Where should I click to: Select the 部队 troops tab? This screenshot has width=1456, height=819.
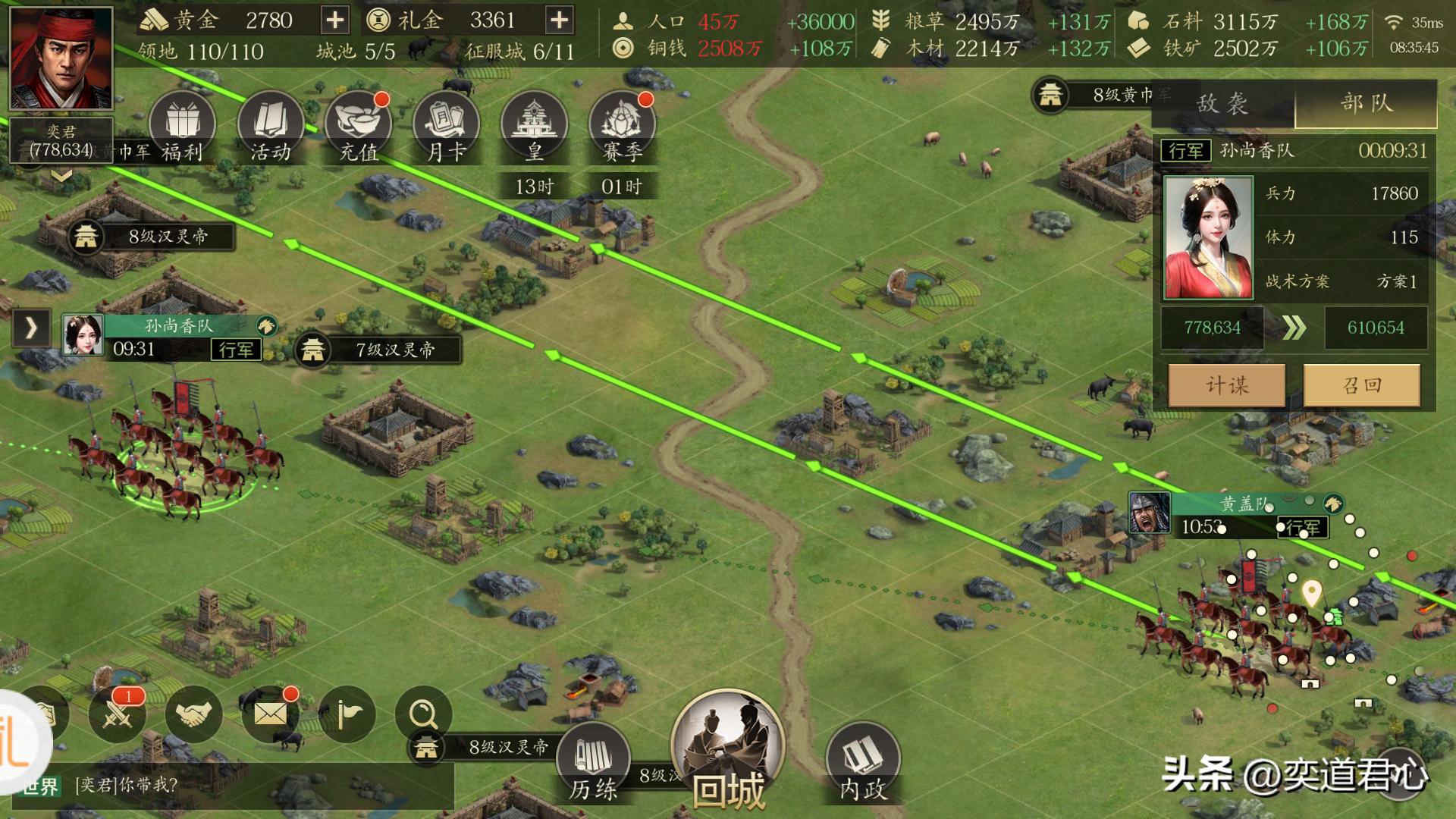(x=1366, y=104)
